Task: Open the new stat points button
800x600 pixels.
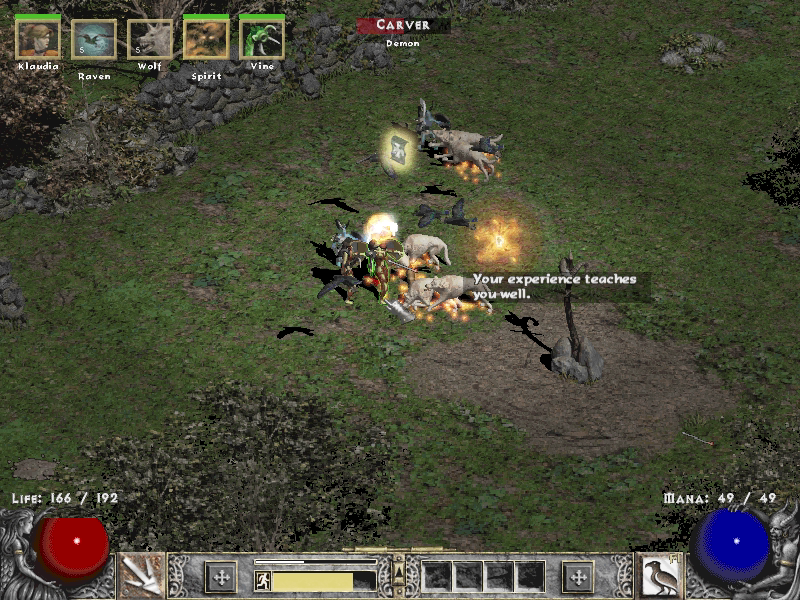Action: [x=220, y=576]
